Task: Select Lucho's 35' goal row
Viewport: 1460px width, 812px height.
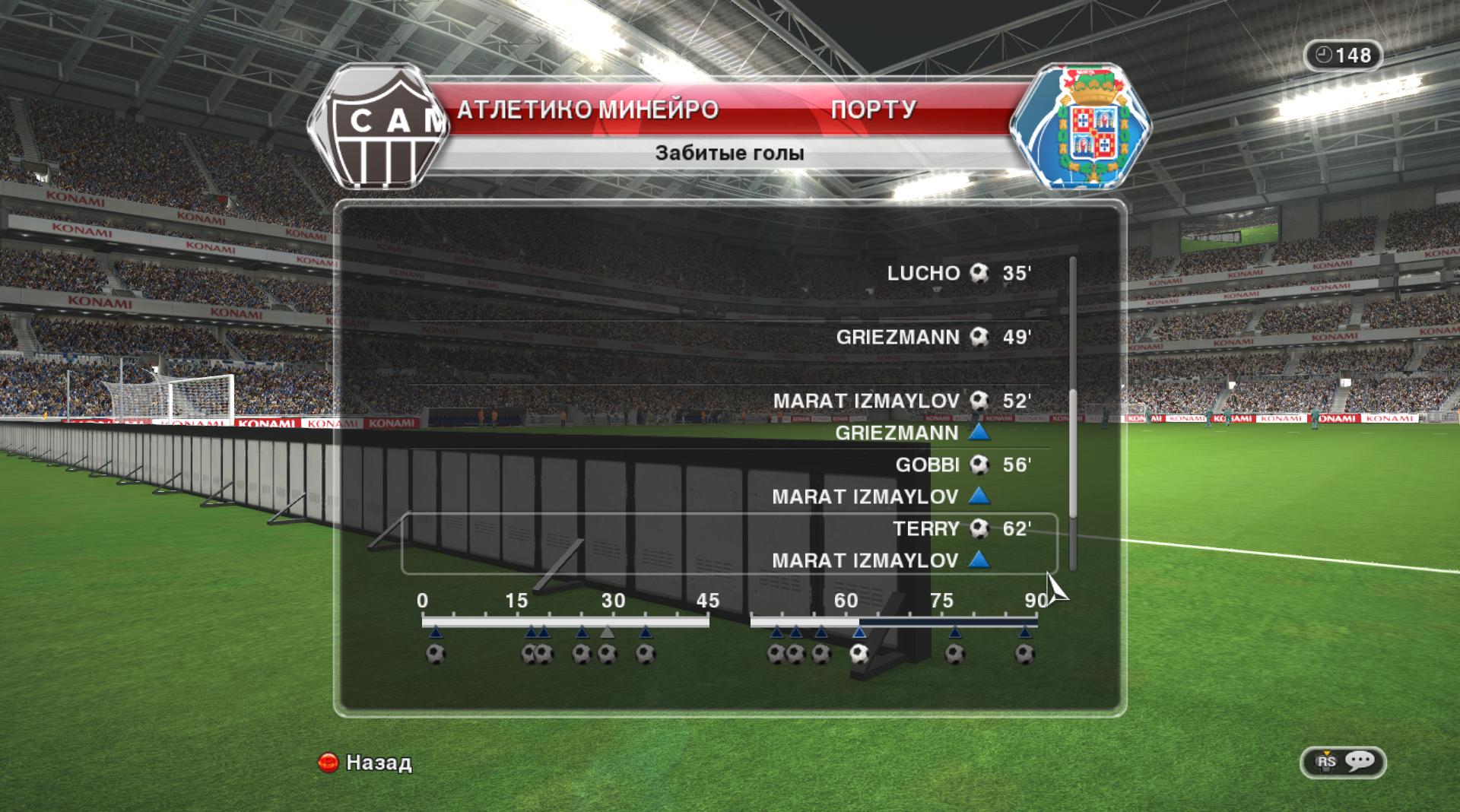Action: (958, 274)
